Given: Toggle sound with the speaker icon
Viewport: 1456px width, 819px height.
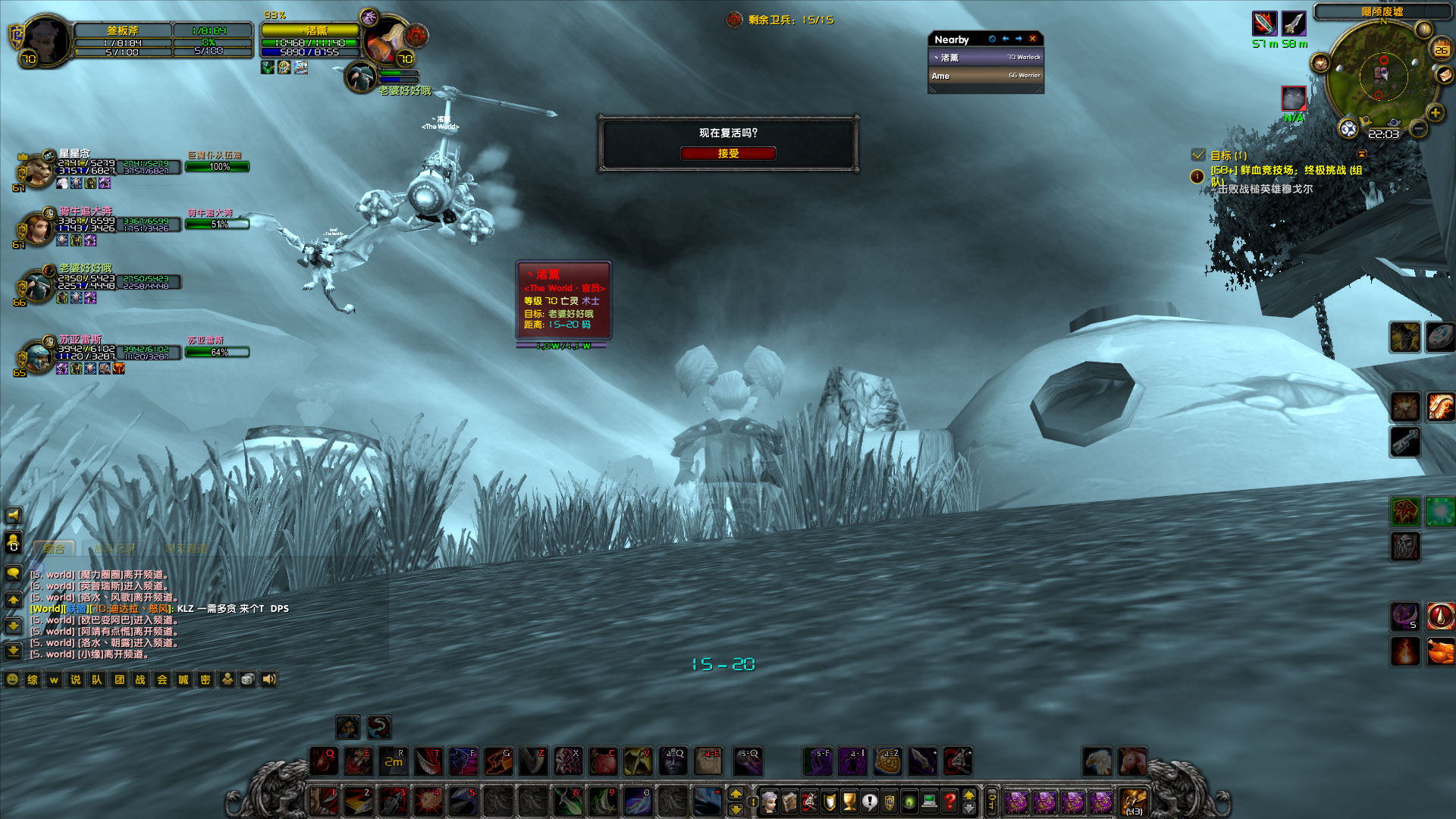Looking at the screenshot, I should (268, 679).
